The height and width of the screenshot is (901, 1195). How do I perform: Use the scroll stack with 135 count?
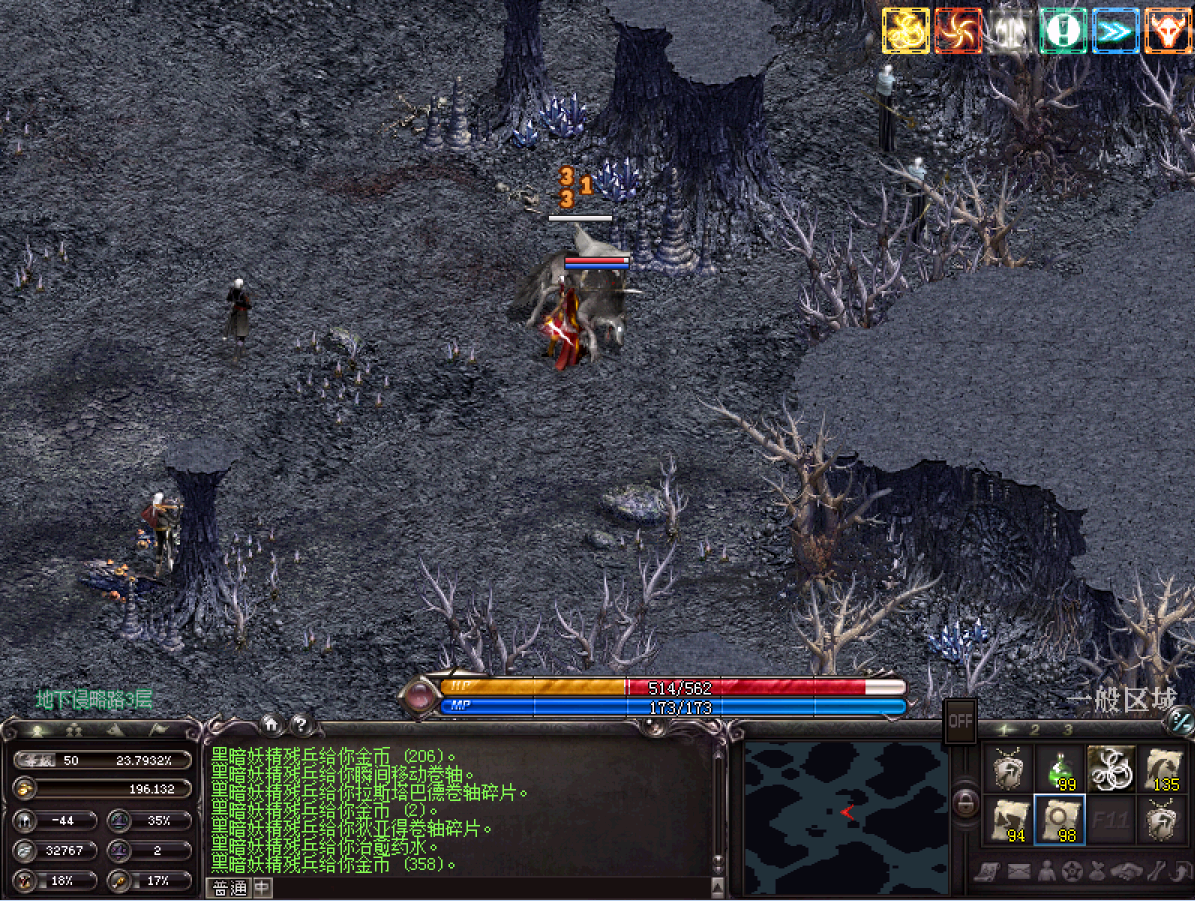tap(1162, 769)
